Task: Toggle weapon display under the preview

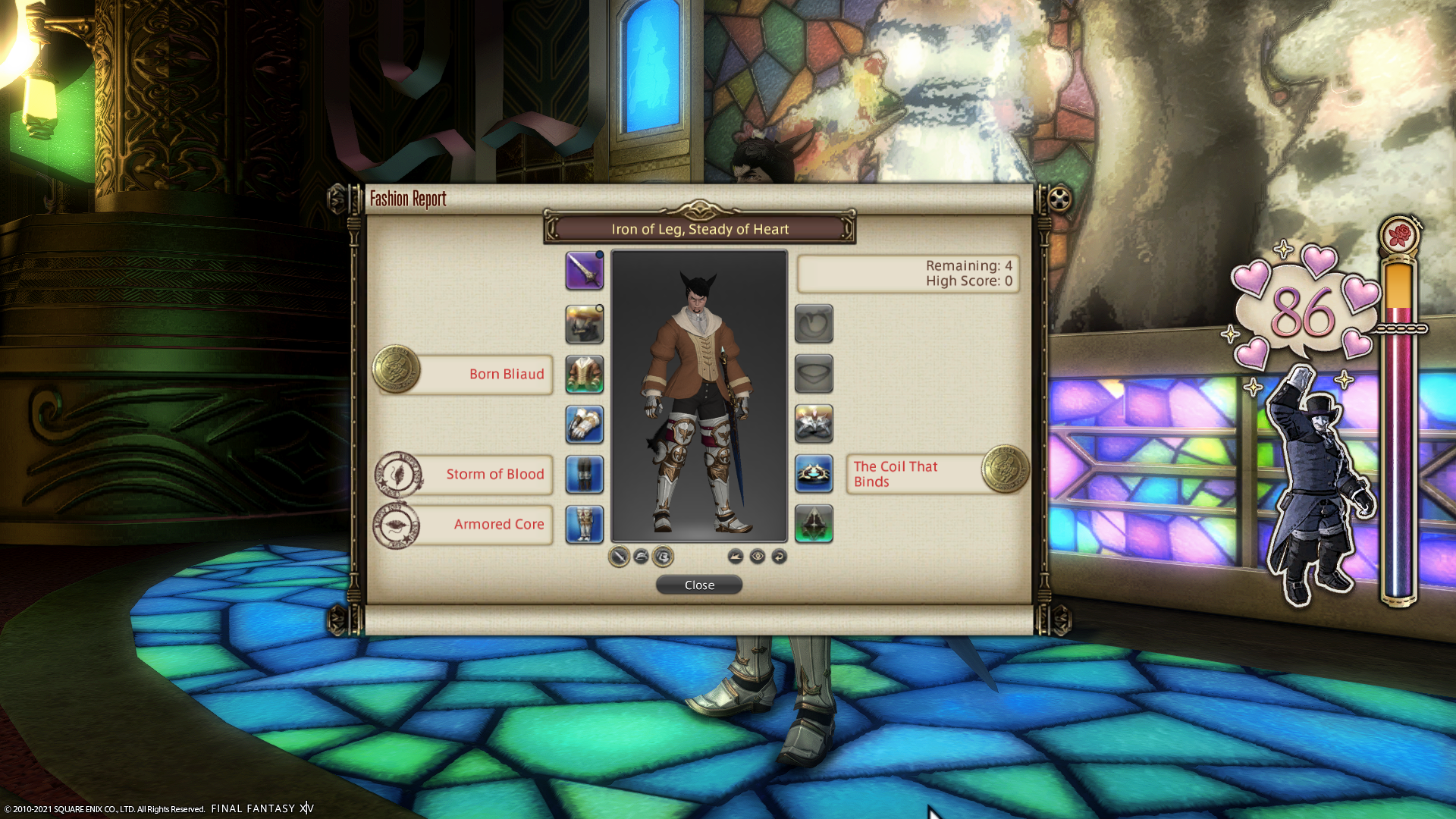Action: pyautogui.click(x=619, y=557)
